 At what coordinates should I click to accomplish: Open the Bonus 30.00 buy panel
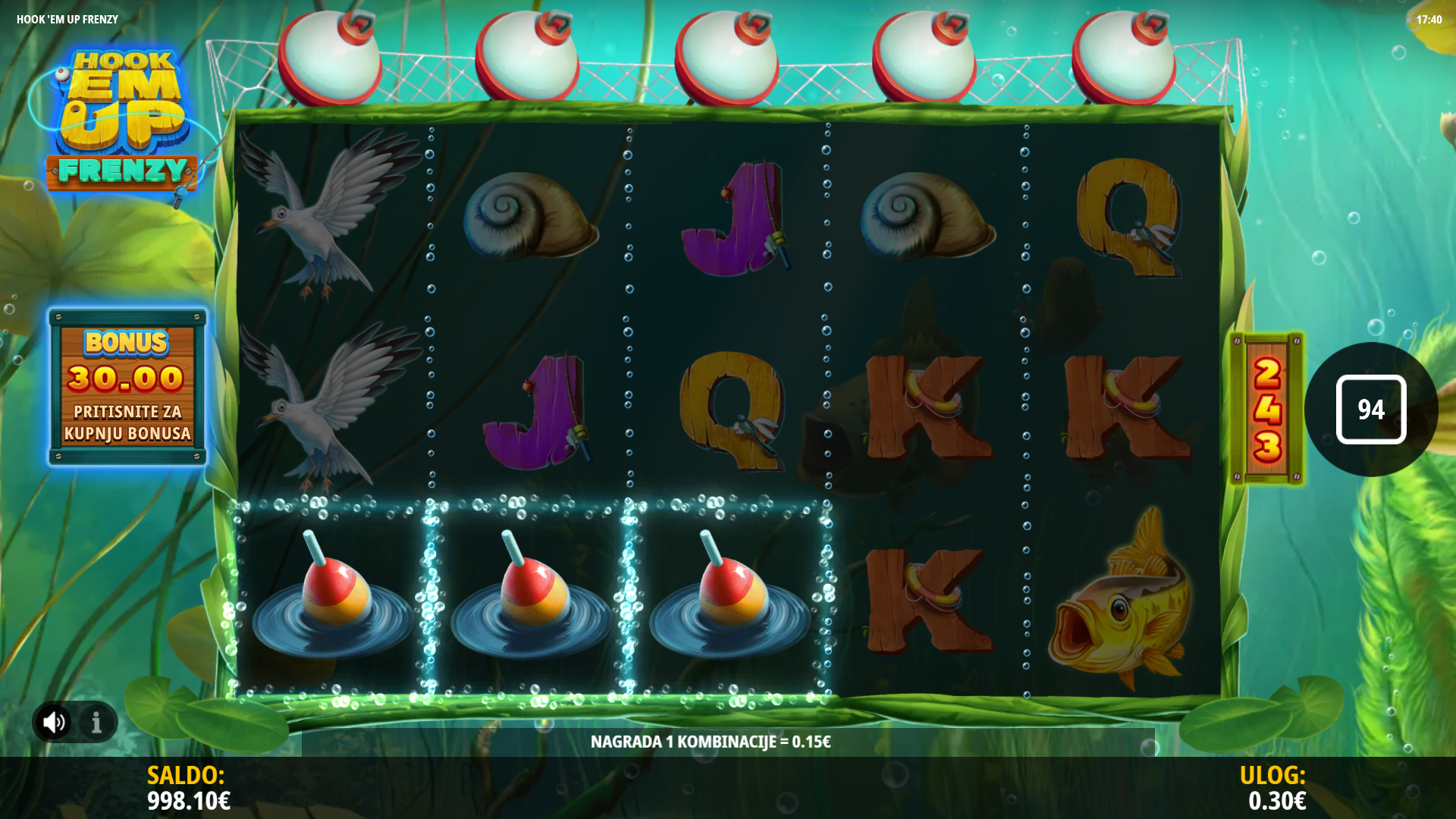[127, 387]
